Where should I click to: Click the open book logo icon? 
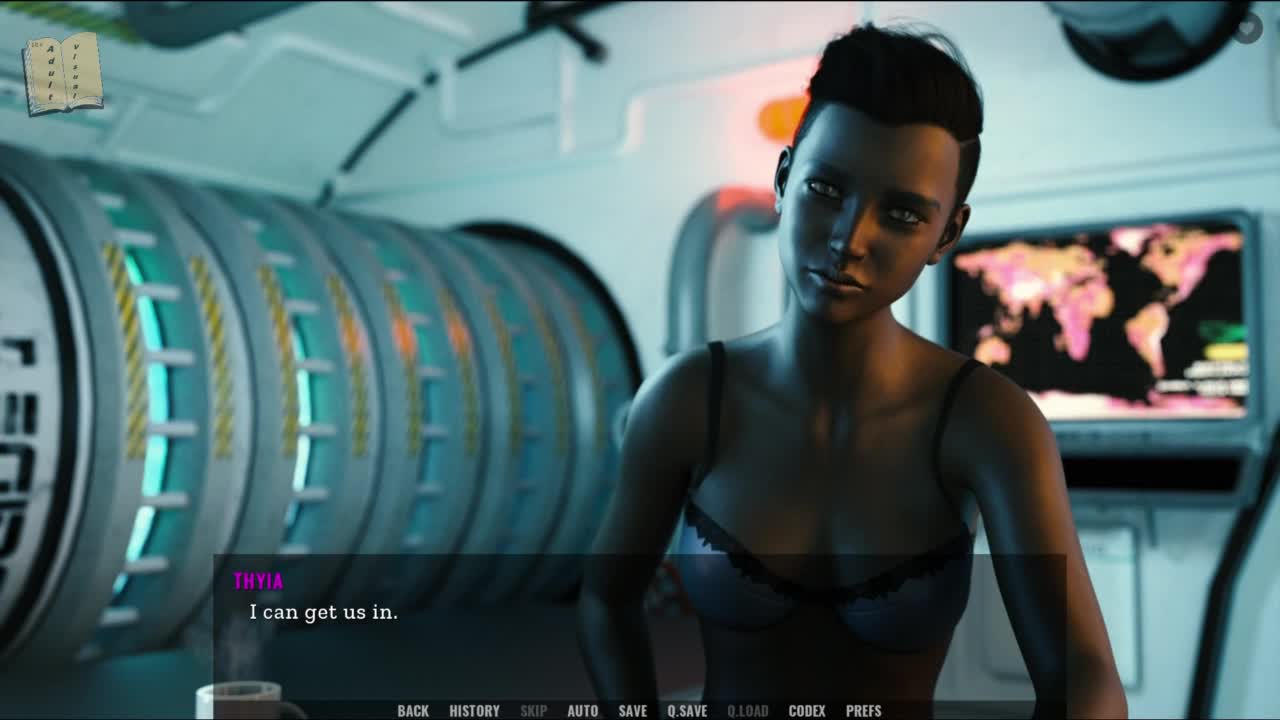[63, 73]
